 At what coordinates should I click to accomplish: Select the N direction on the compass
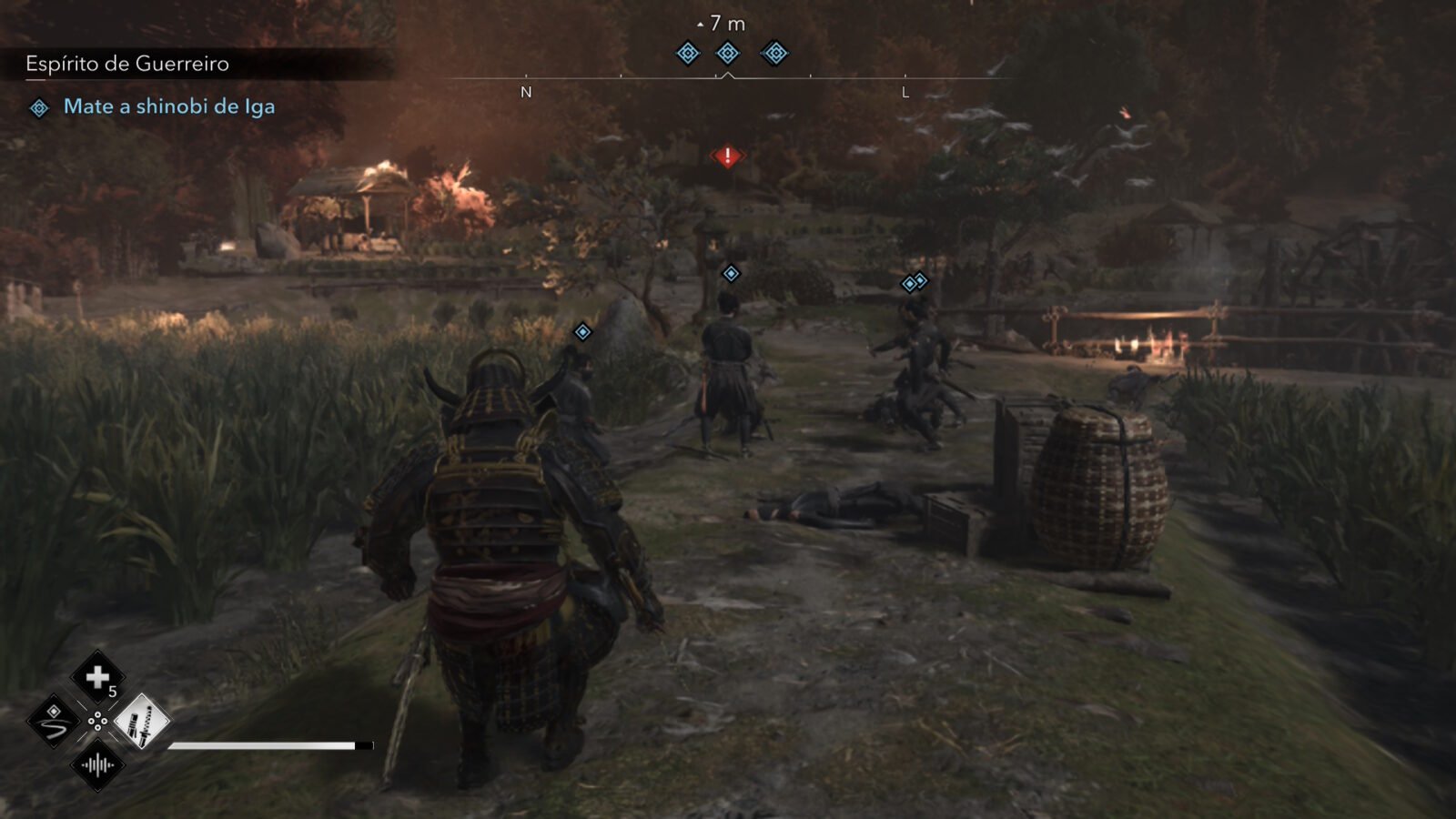point(526,92)
